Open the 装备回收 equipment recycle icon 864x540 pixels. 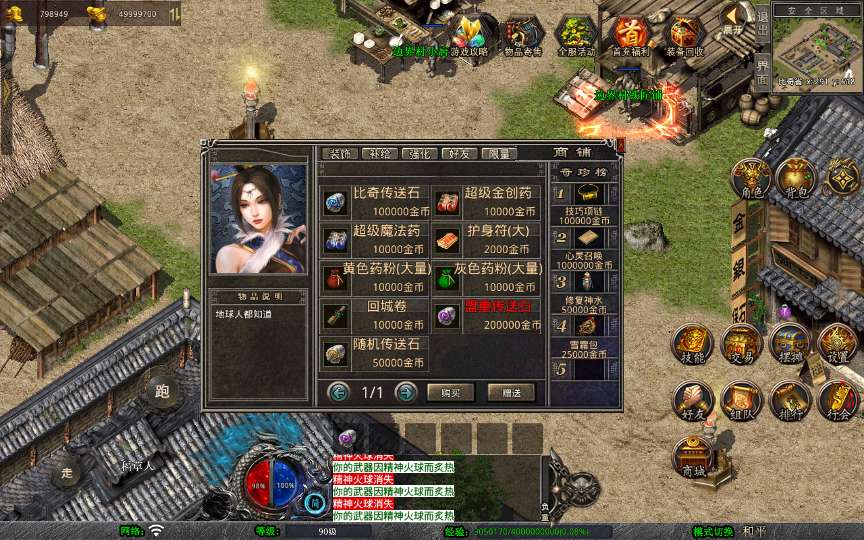click(684, 37)
